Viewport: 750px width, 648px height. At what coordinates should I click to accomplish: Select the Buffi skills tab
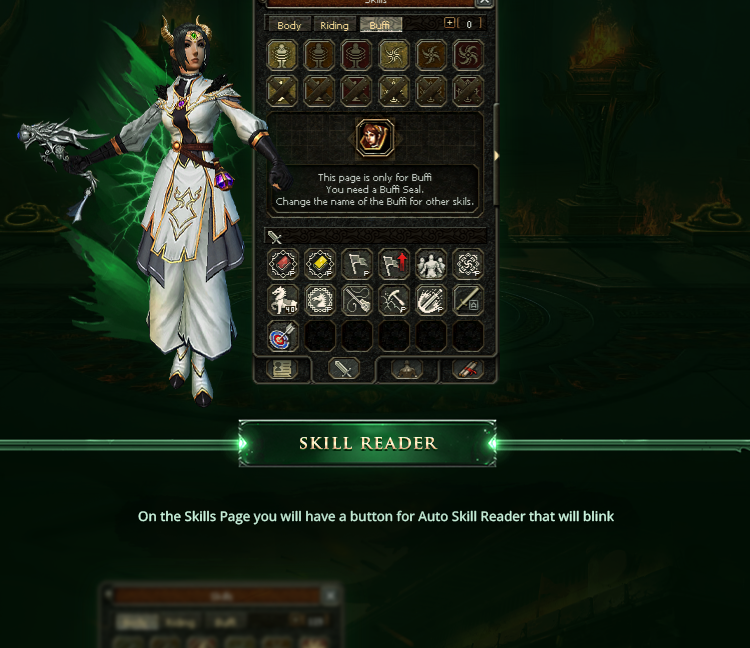[x=380, y=25]
